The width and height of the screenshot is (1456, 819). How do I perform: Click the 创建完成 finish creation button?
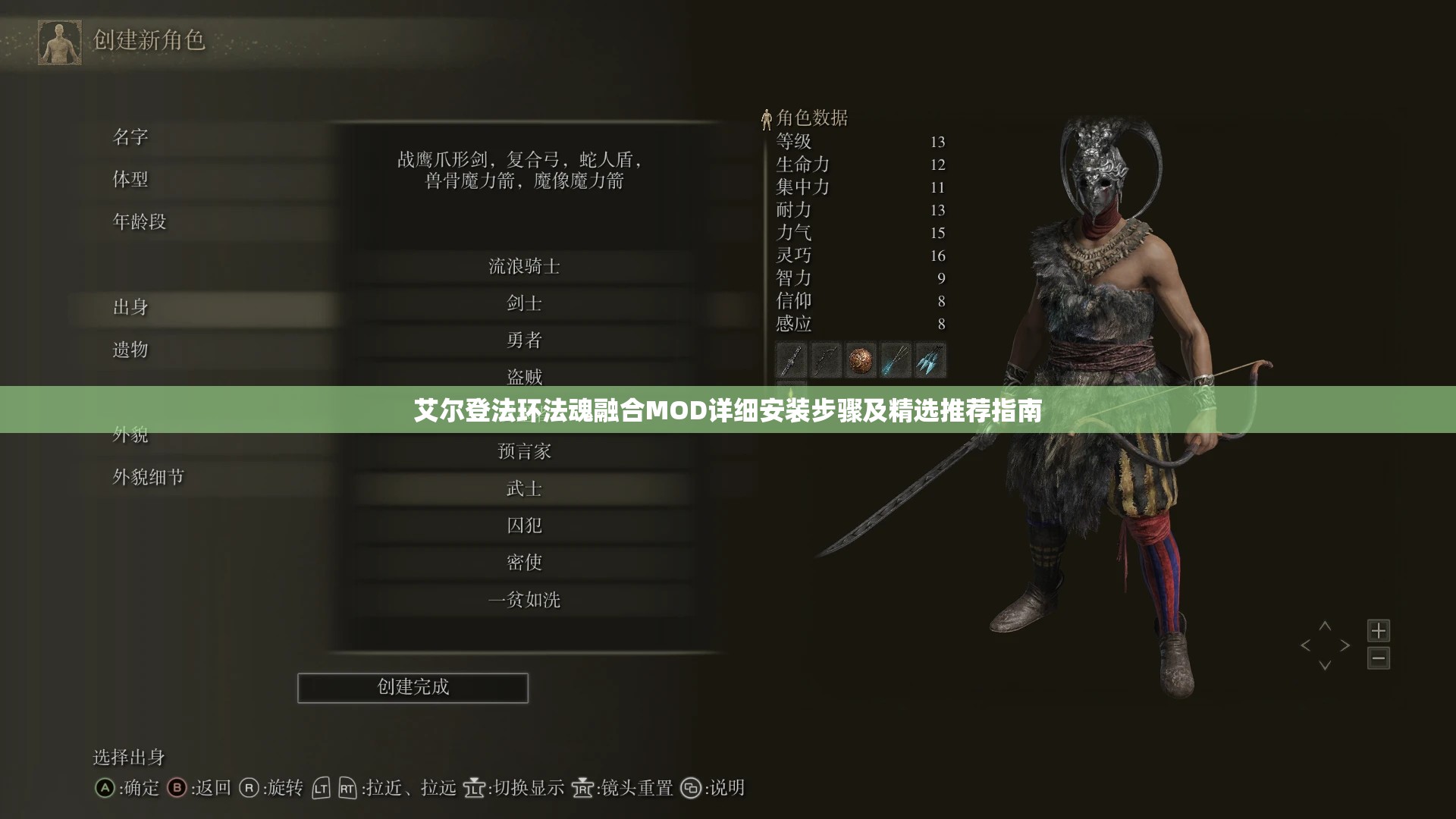tap(413, 688)
